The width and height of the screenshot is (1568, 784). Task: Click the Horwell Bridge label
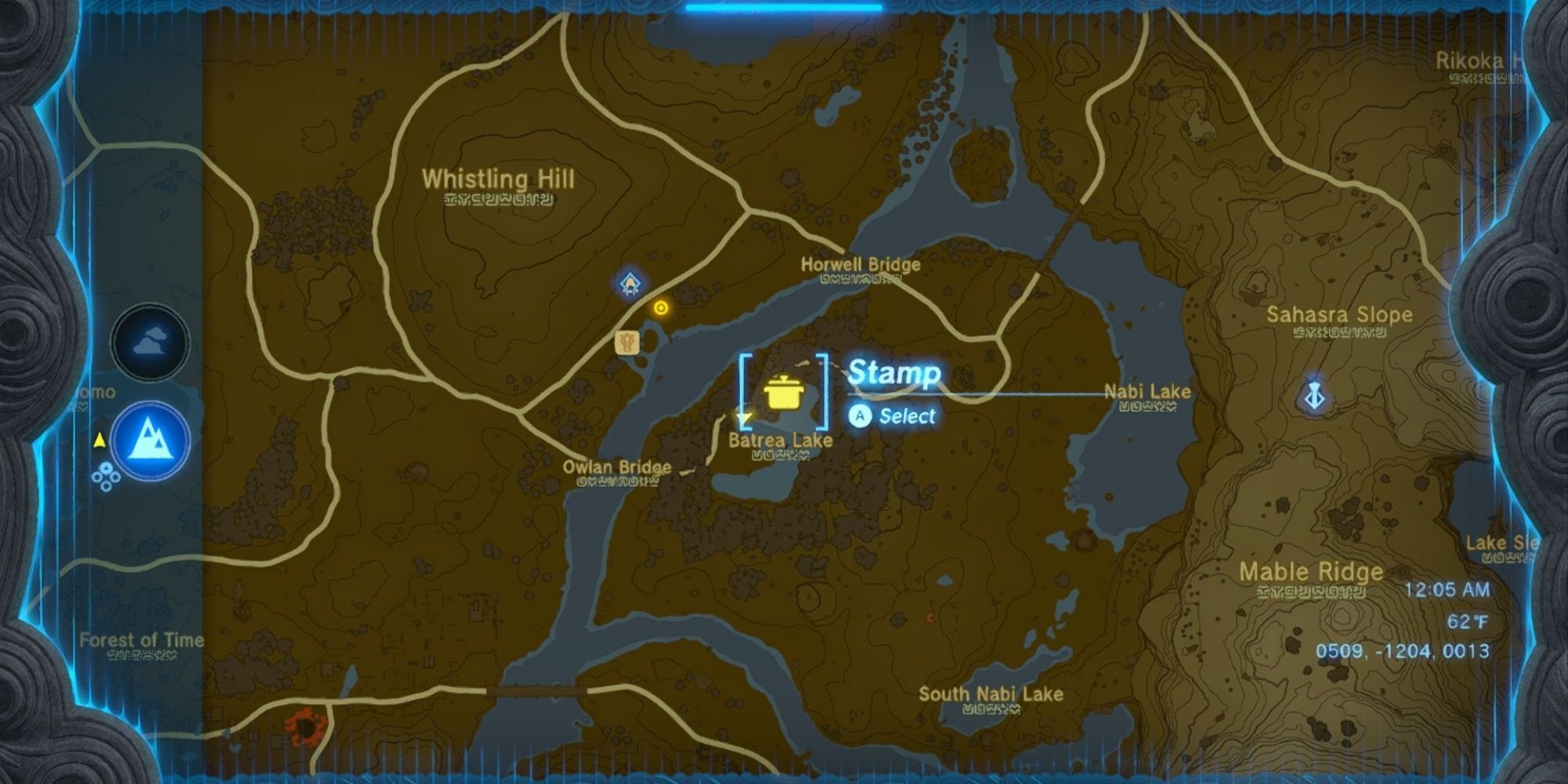tap(859, 265)
